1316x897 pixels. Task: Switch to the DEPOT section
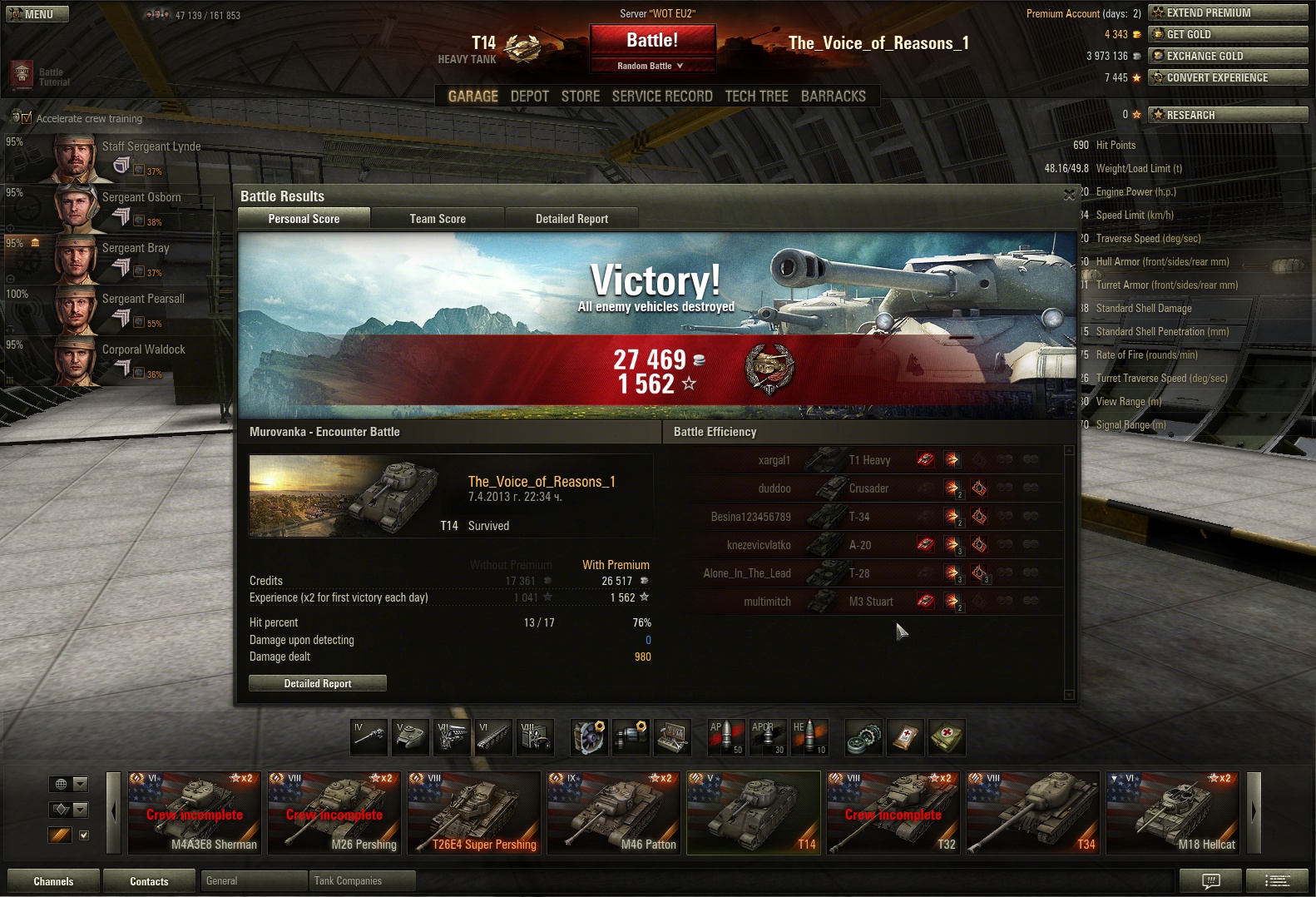coord(529,97)
